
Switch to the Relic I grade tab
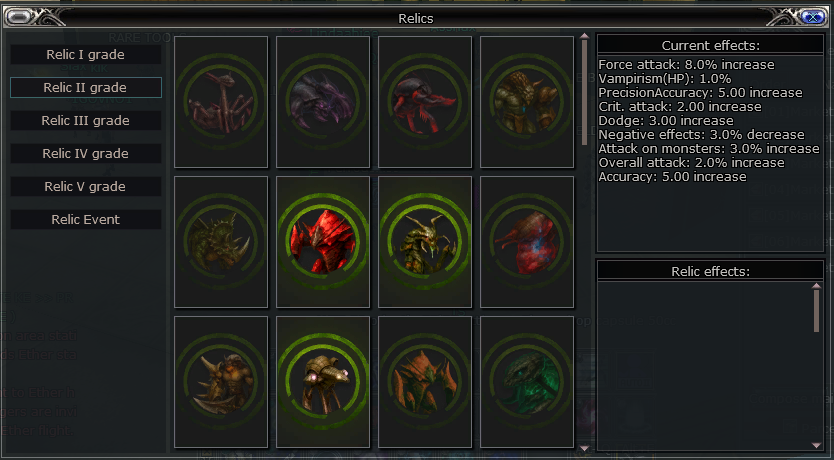[x=86, y=54]
